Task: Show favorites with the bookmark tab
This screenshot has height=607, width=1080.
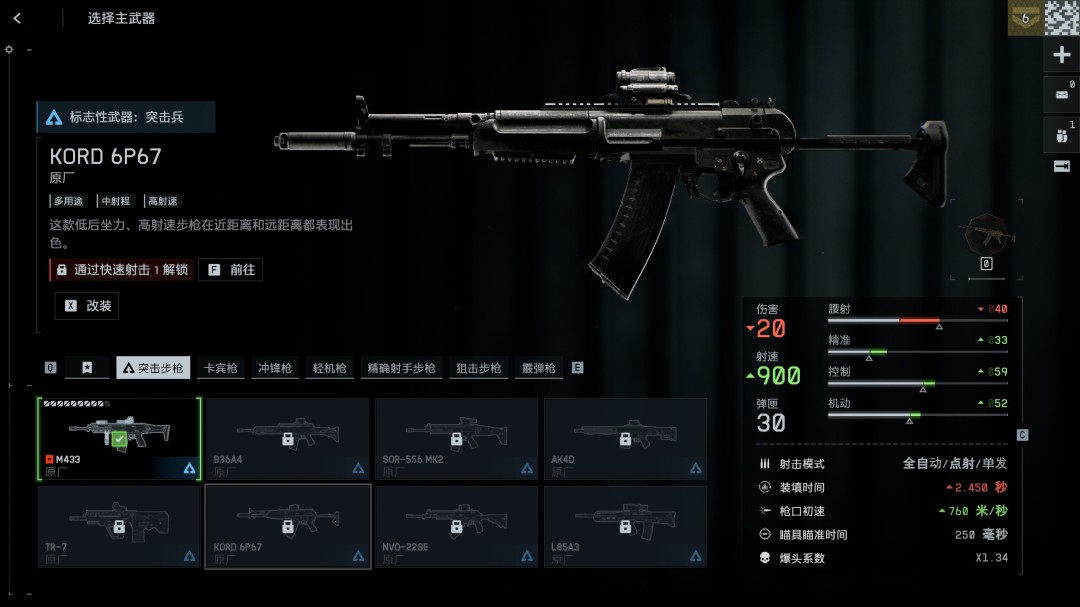Action: 87,368
